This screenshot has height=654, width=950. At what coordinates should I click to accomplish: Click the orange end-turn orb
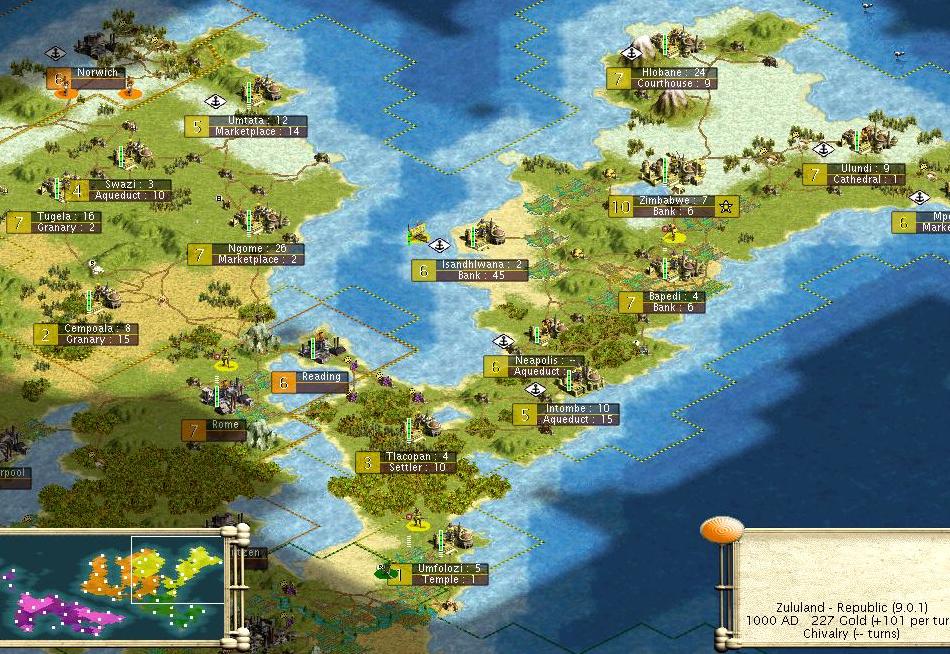click(721, 531)
